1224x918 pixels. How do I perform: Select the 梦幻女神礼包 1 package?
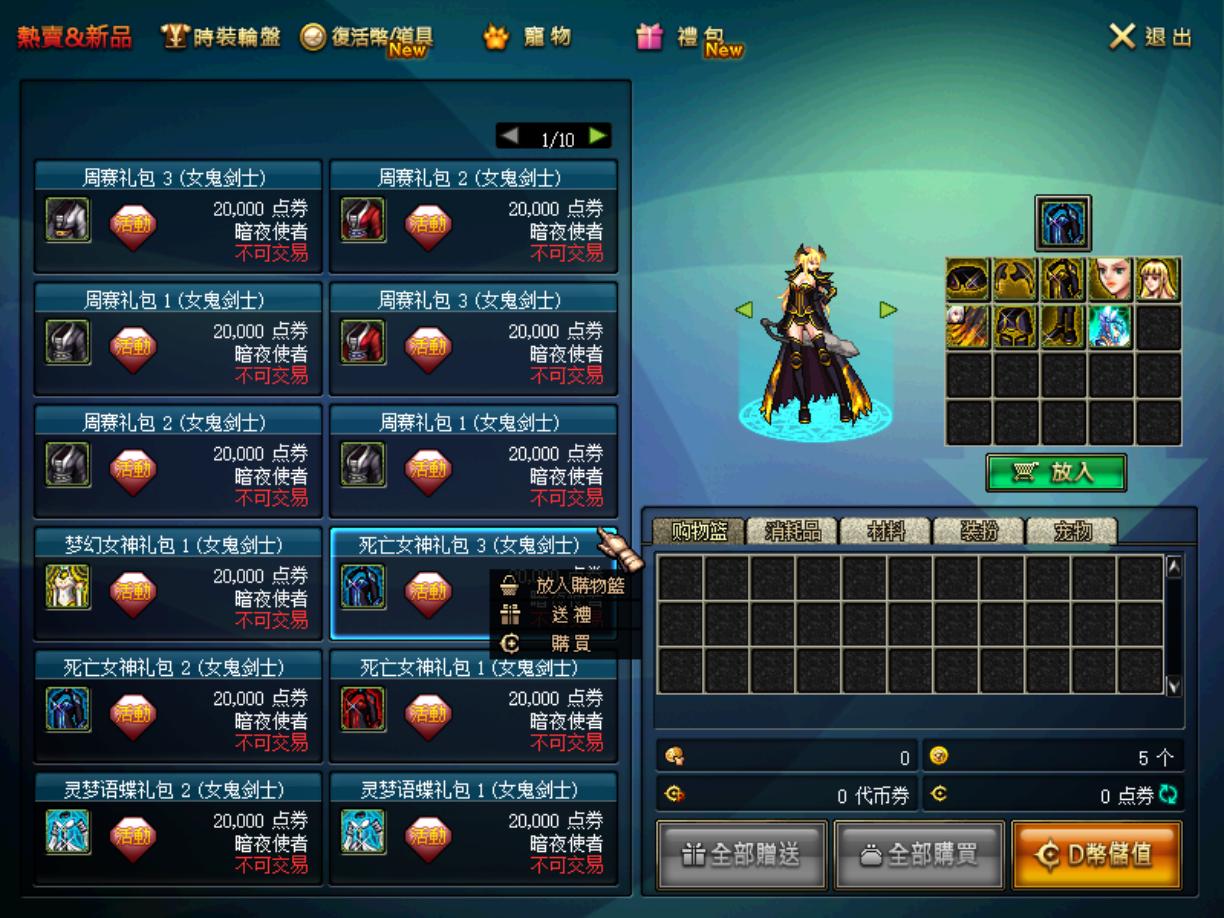coord(178,585)
